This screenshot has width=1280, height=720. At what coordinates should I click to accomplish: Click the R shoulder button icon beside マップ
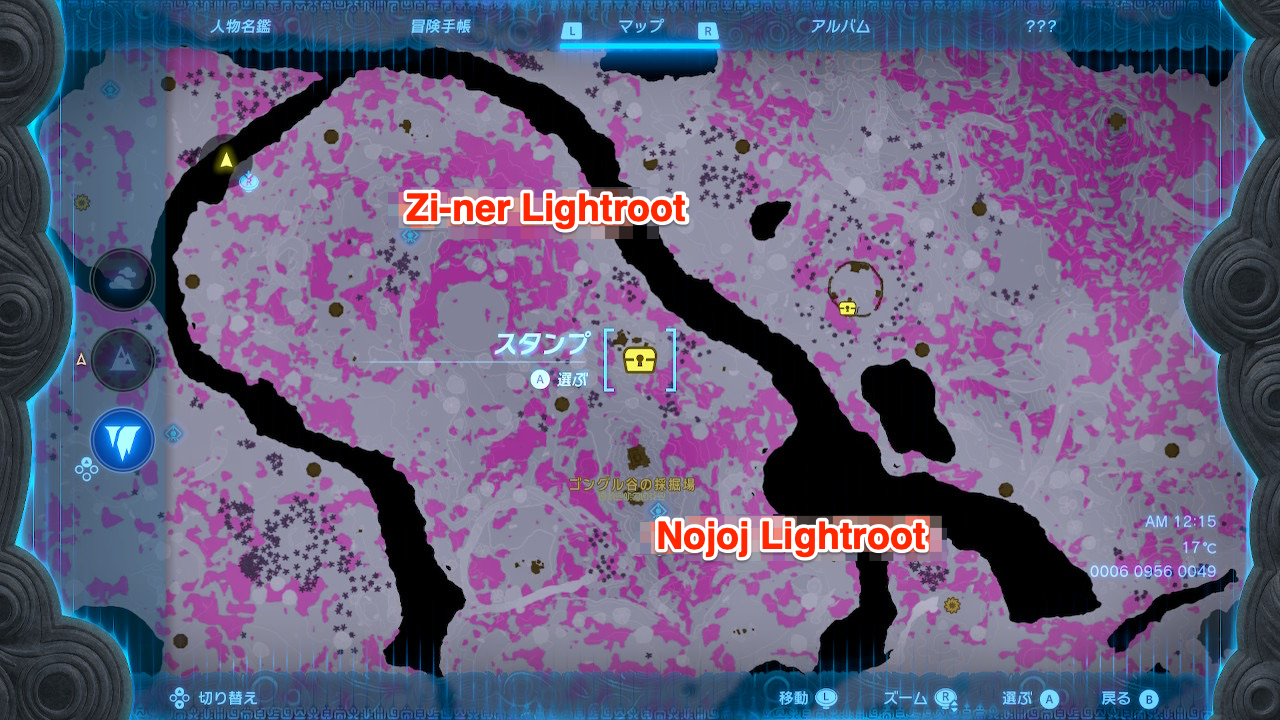(x=707, y=31)
